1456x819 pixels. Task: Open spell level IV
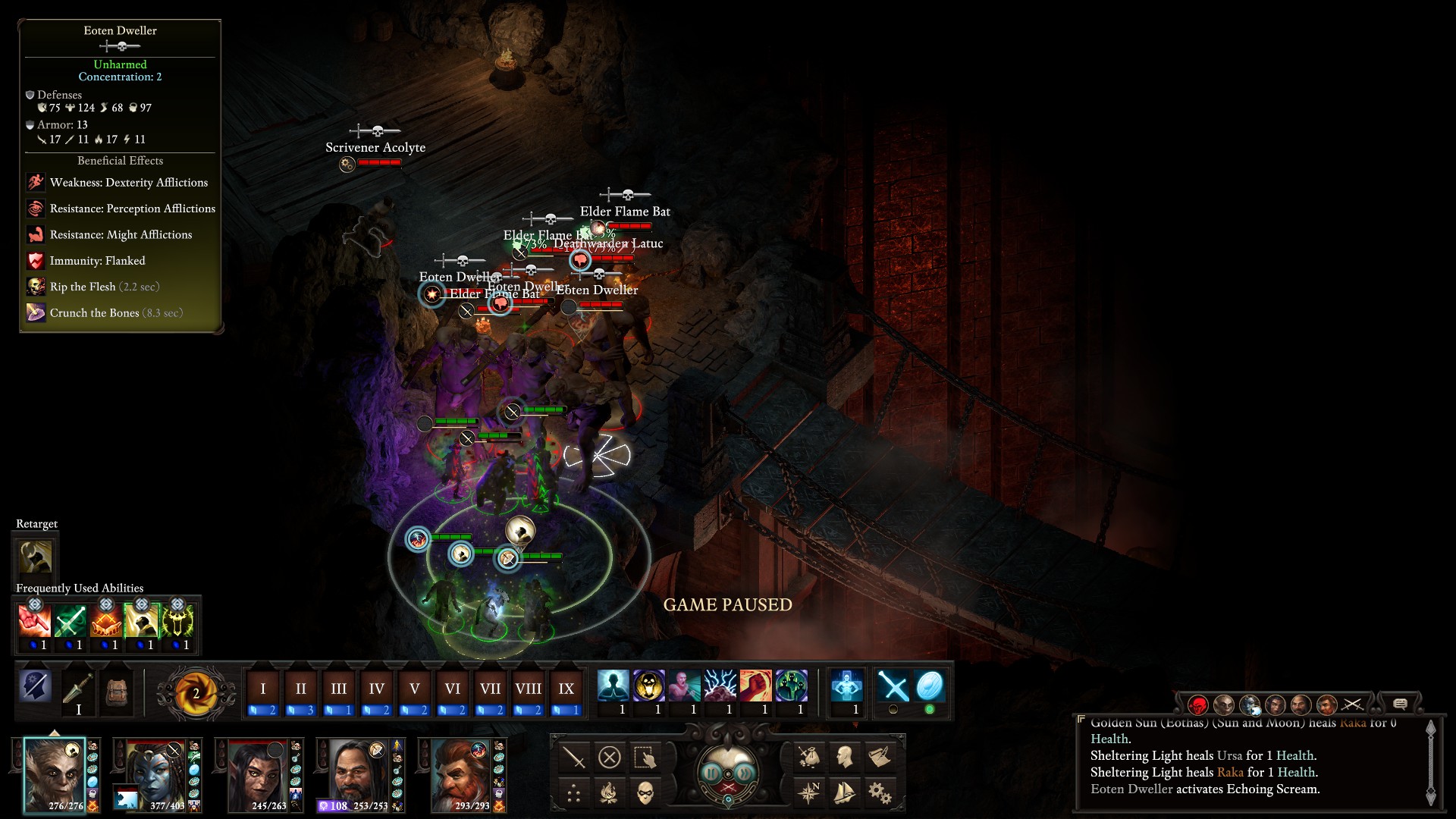(376, 689)
